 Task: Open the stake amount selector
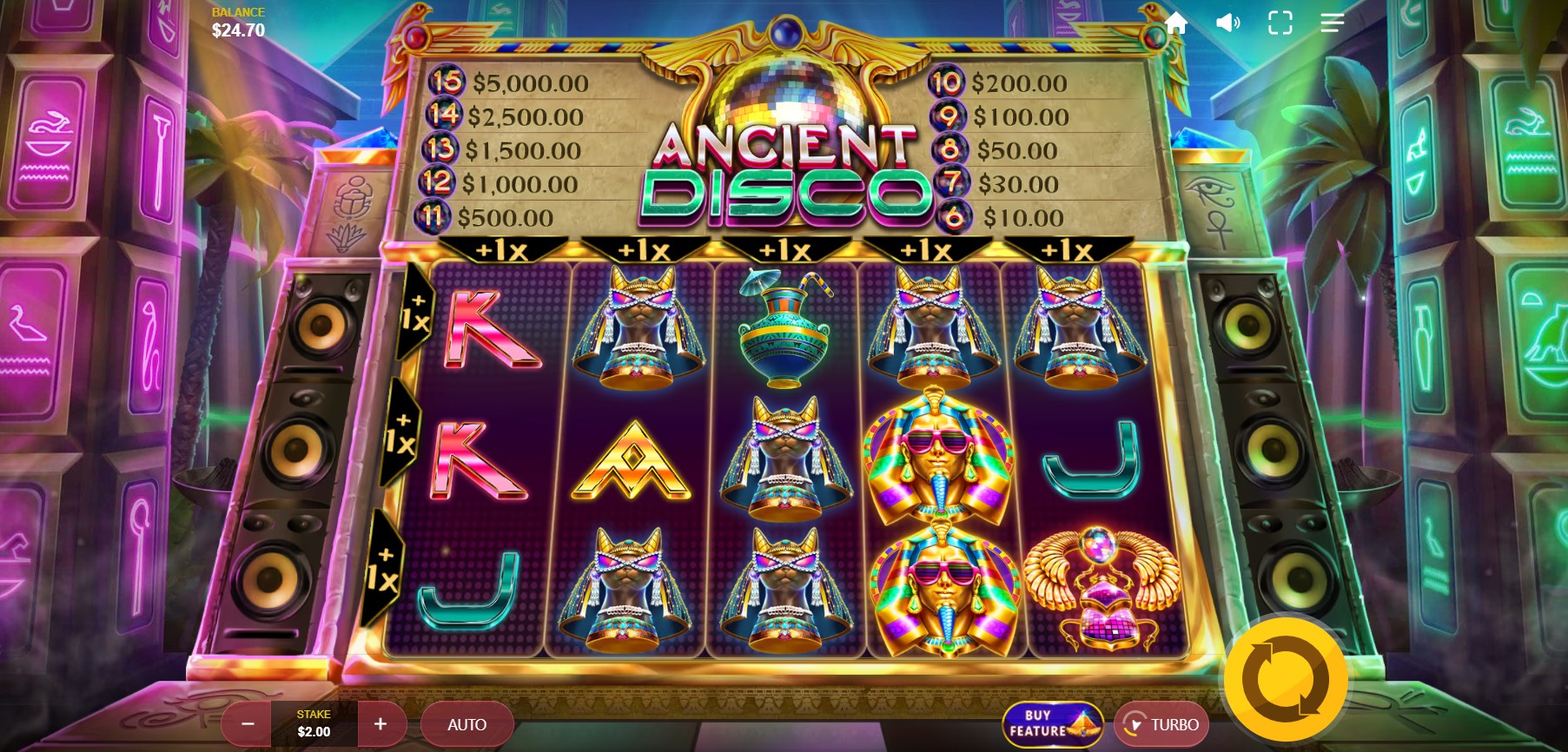coord(314,723)
